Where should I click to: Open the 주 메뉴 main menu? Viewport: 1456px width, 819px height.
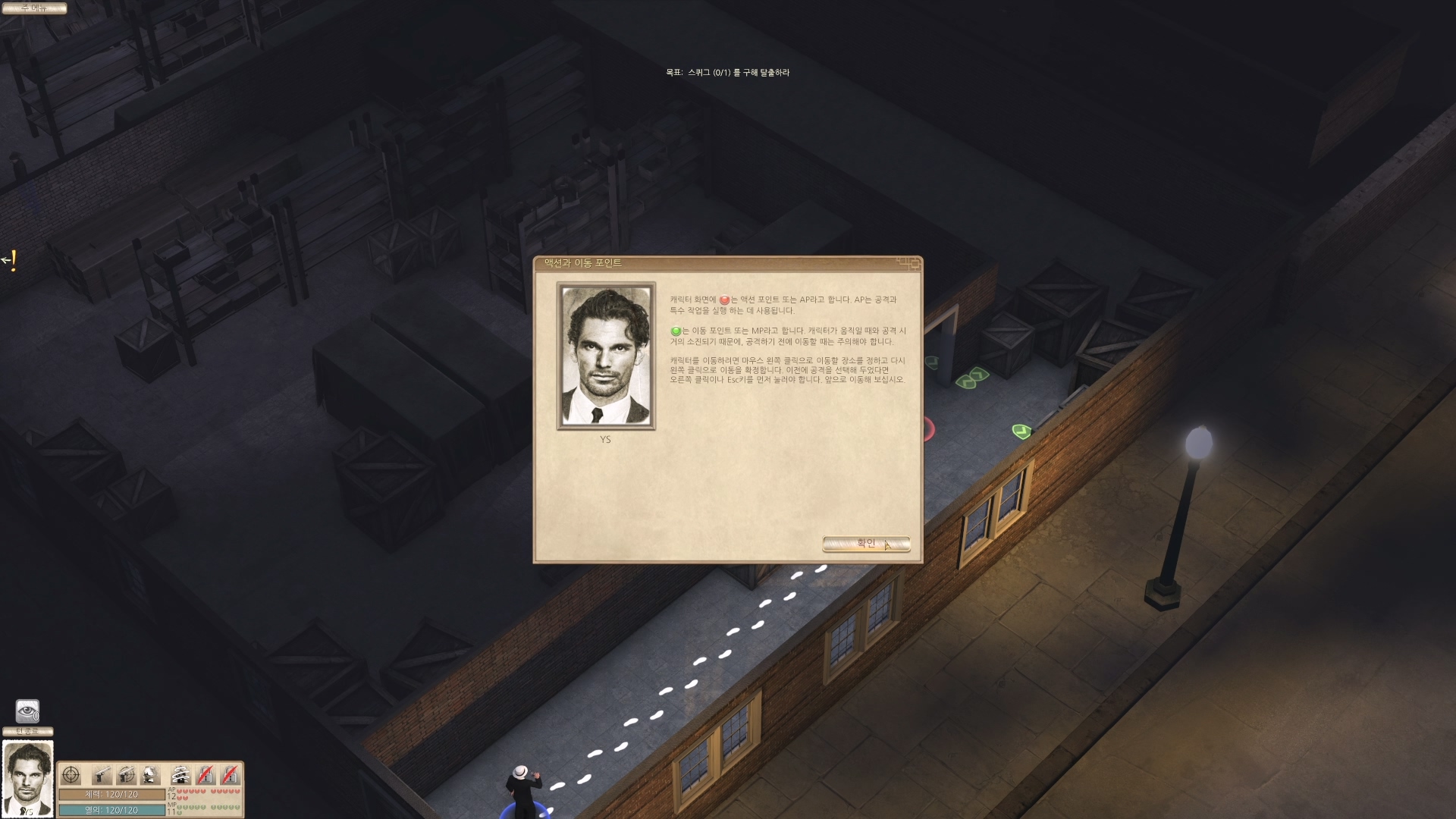coord(34,8)
